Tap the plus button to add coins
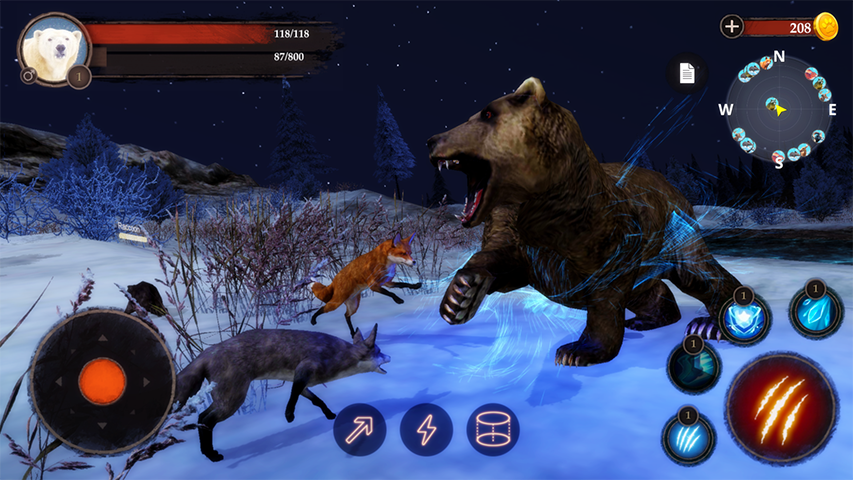Screen dimensions: 853x480 tap(732, 27)
